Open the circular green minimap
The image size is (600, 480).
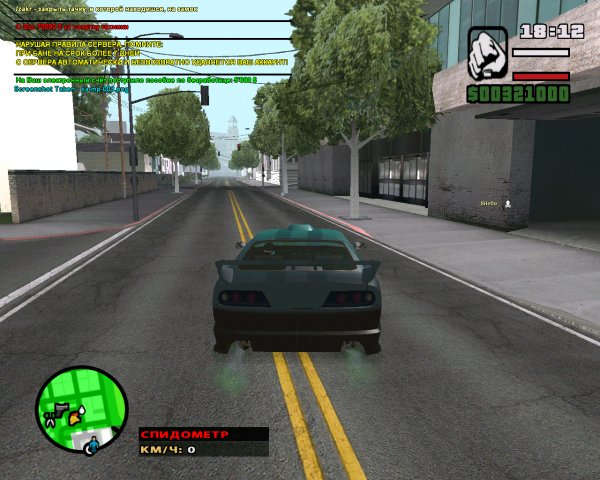pos(81,408)
